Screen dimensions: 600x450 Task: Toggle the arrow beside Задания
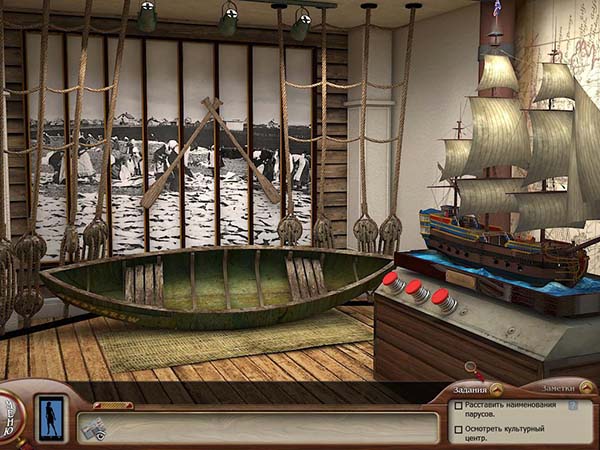point(496,390)
